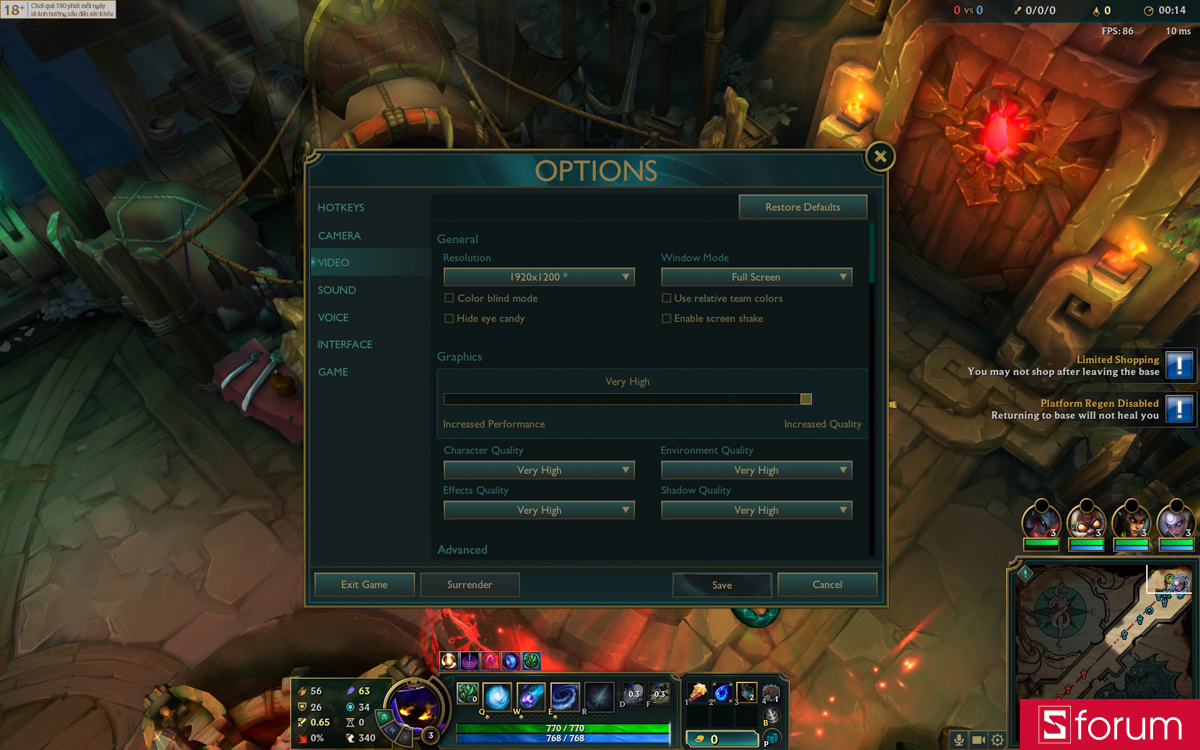Enable Color blind mode

[x=449, y=298]
